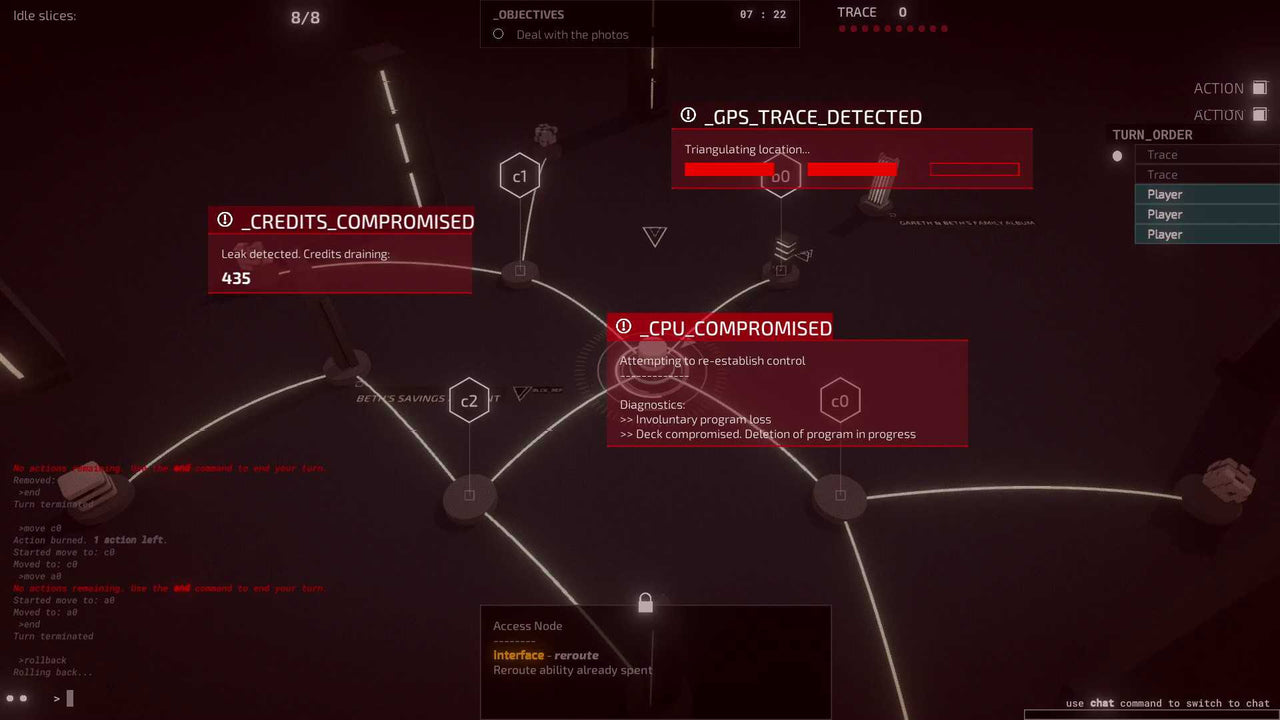
Task: Select the Interface - reroute ability
Action: (546, 655)
